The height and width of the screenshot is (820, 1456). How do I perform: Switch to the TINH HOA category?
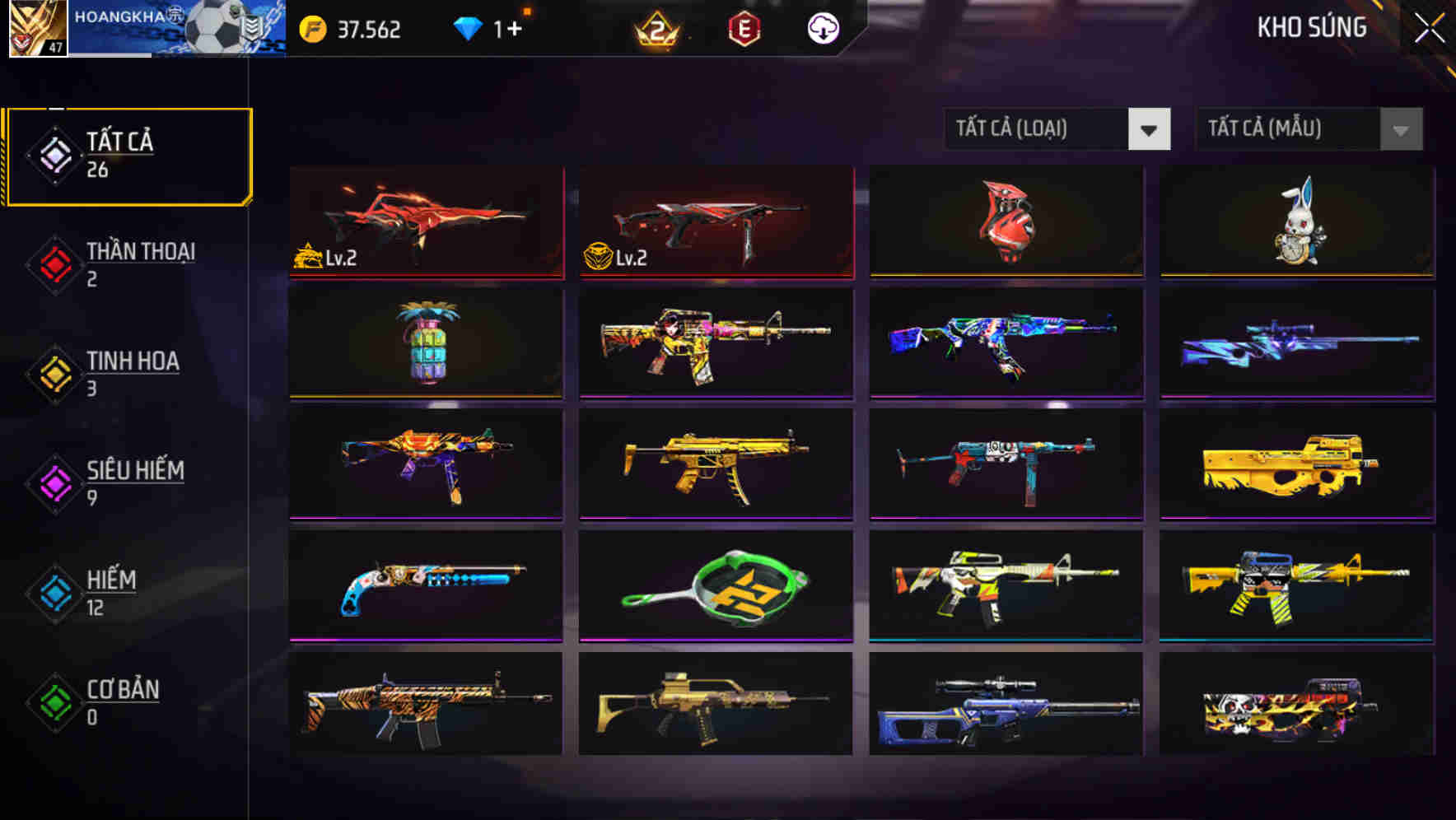128,373
